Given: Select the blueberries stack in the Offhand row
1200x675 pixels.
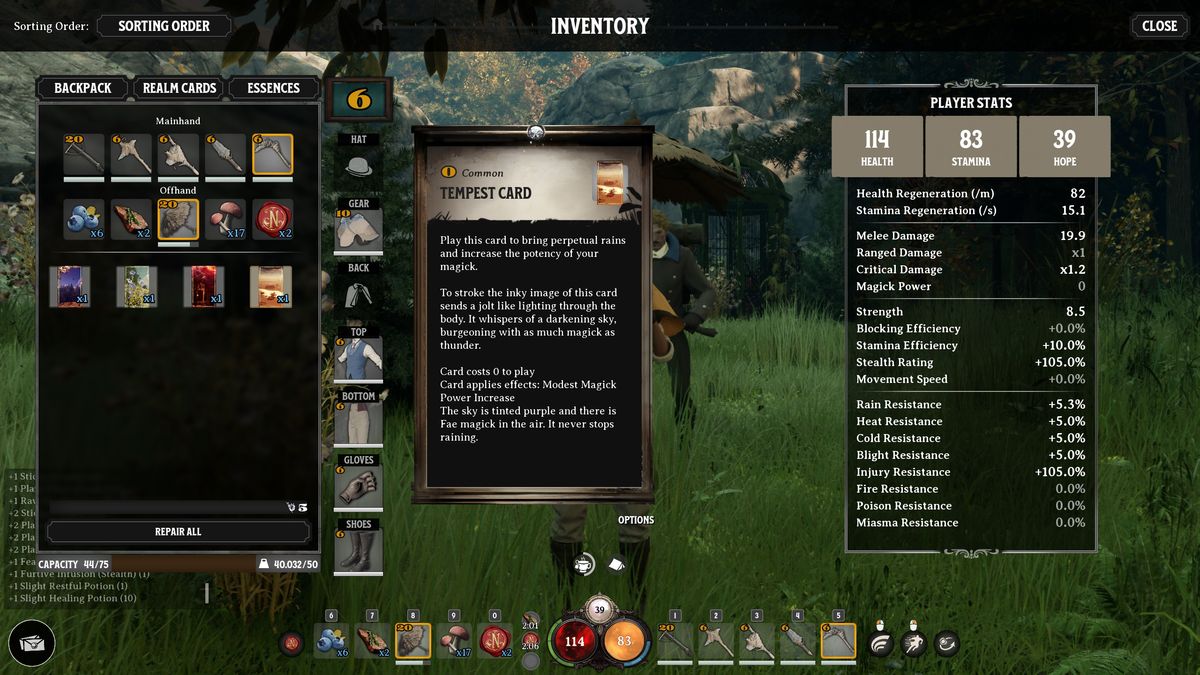Looking at the screenshot, I should click(83, 220).
